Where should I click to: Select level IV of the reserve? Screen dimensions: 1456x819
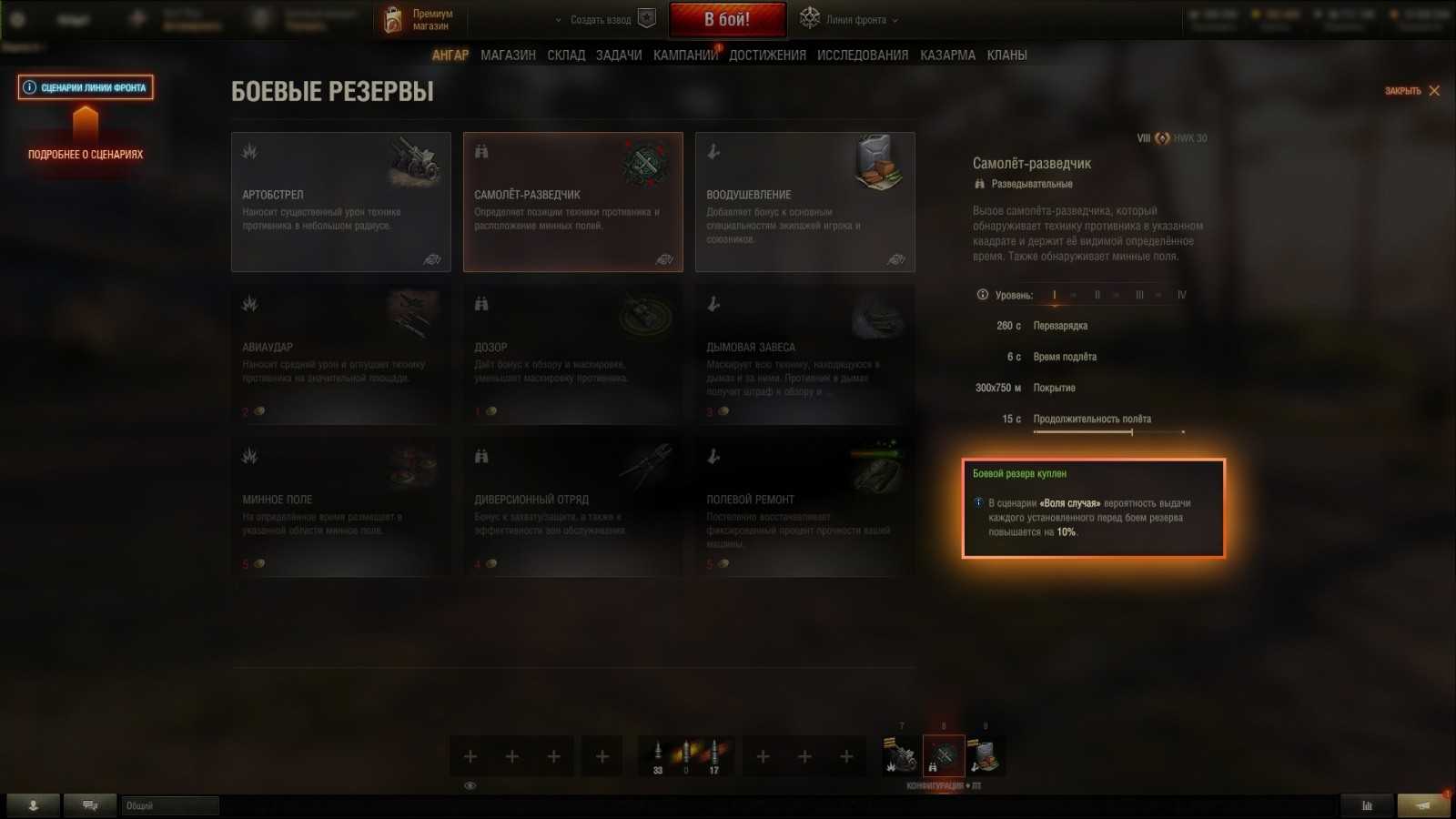coord(1182,295)
